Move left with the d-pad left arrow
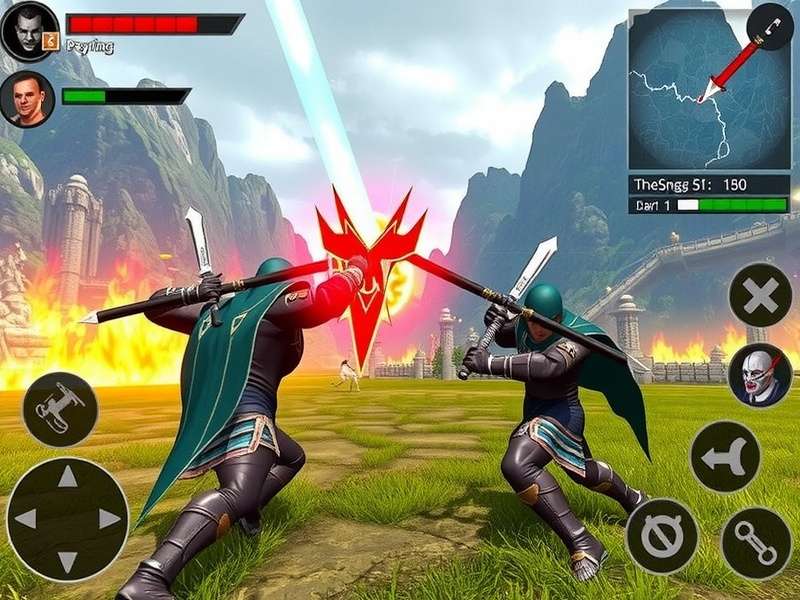800x600 pixels. point(26,518)
